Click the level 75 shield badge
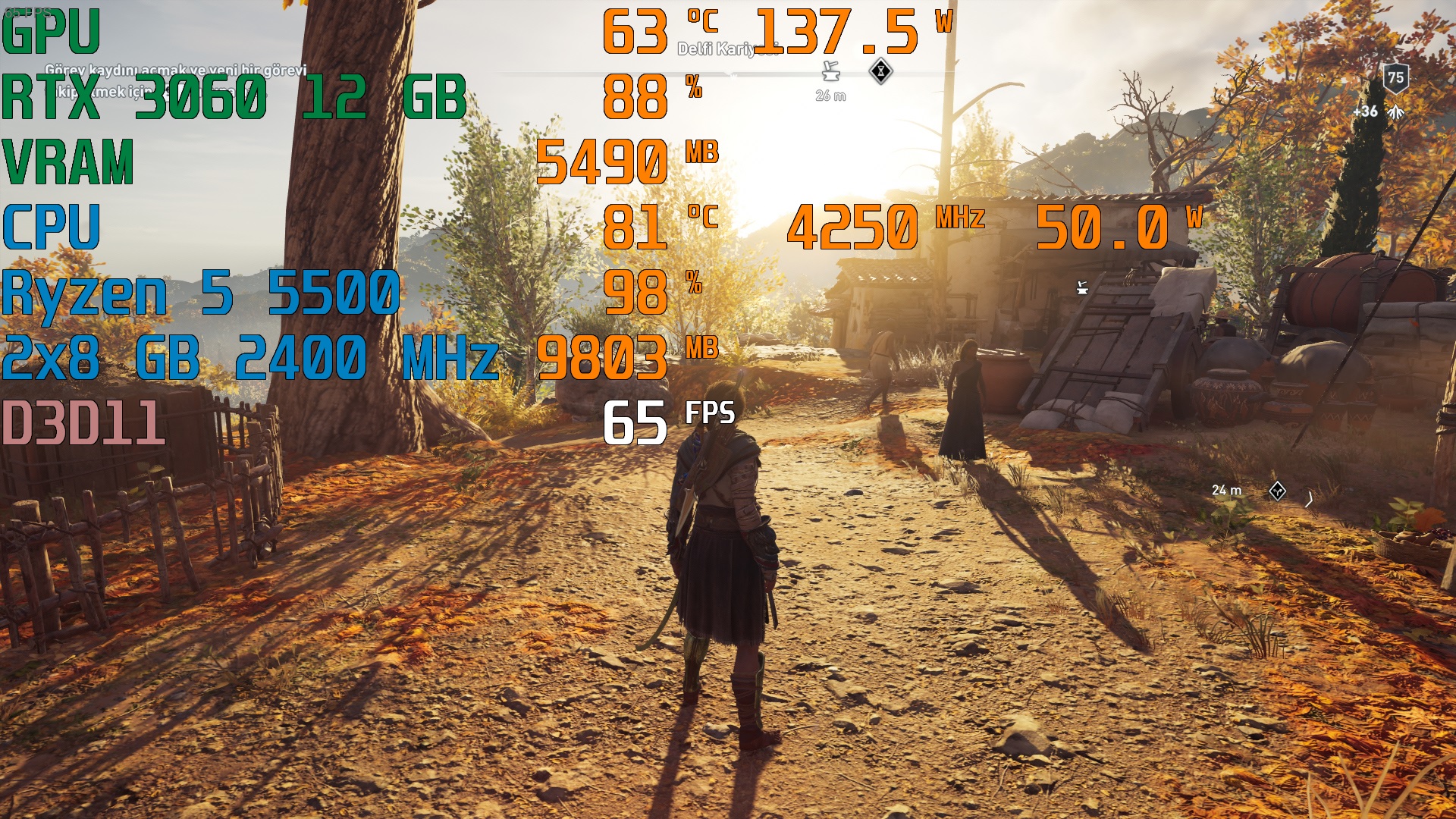This screenshot has width=1456, height=819. (x=1395, y=77)
